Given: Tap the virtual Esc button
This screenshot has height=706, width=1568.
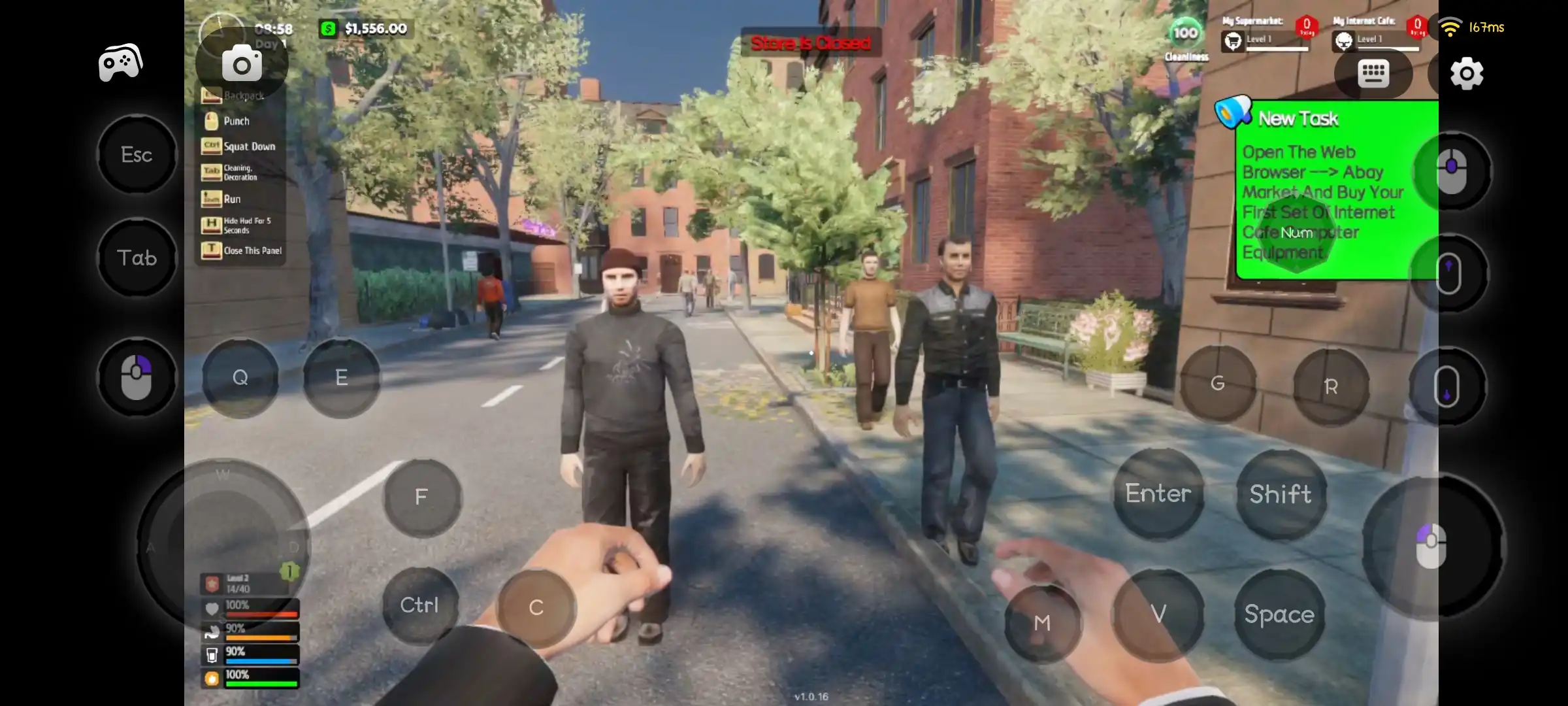Looking at the screenshot, I should [137, 155].
